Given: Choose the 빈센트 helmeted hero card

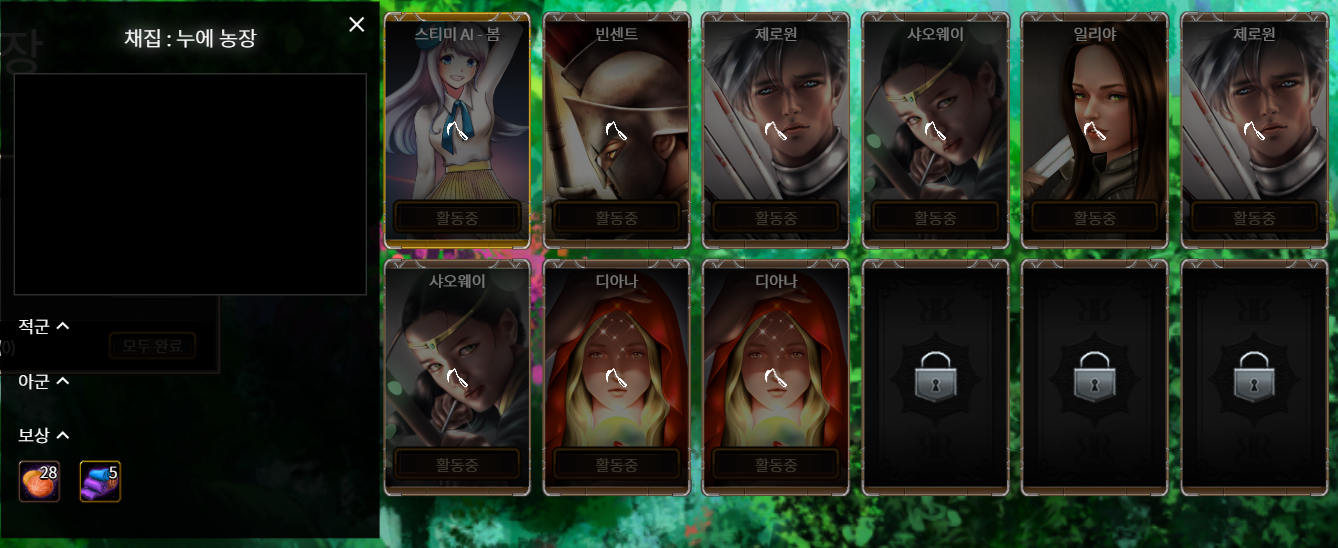Looking at the screenshot, I should tap(616, 130).
